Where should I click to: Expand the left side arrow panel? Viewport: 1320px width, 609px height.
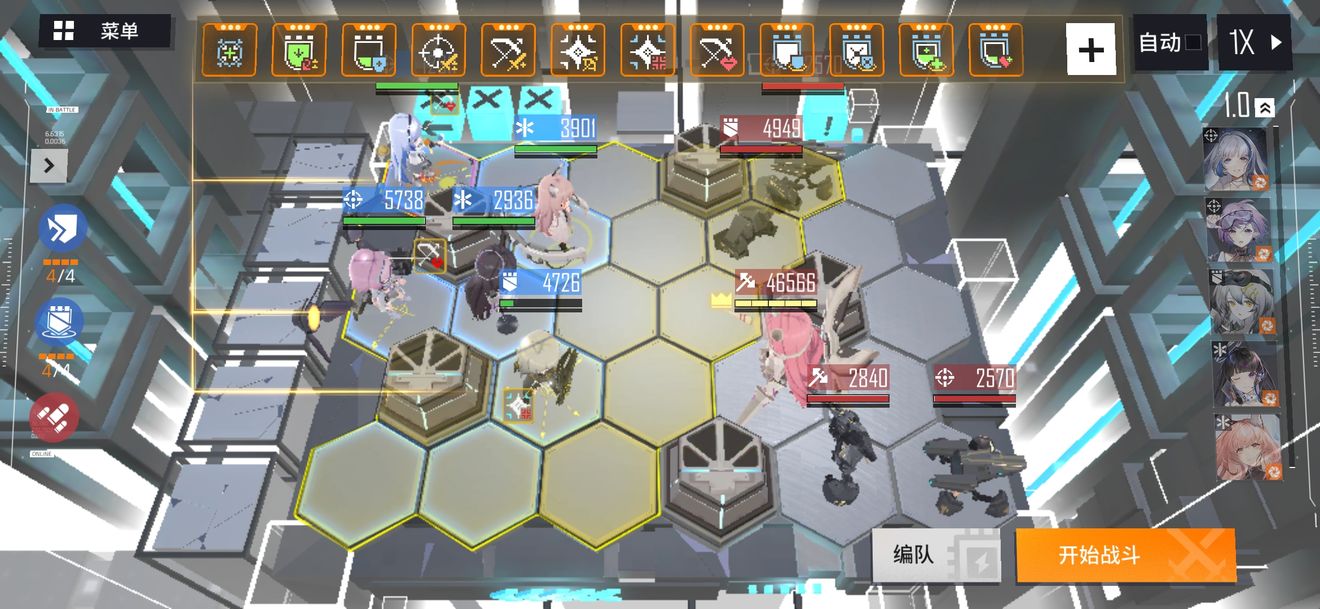pos(48,165)
